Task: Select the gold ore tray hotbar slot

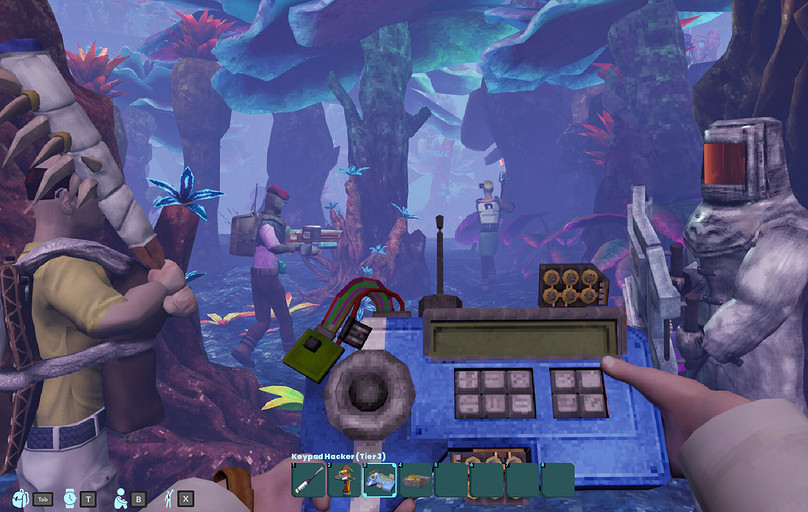Action: (415, 480)
